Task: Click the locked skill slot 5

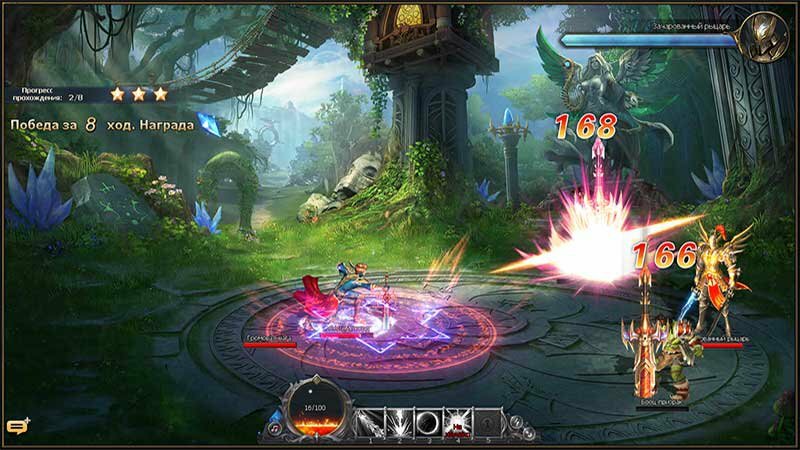Action: pyautogui.click(x=487, y=422)
